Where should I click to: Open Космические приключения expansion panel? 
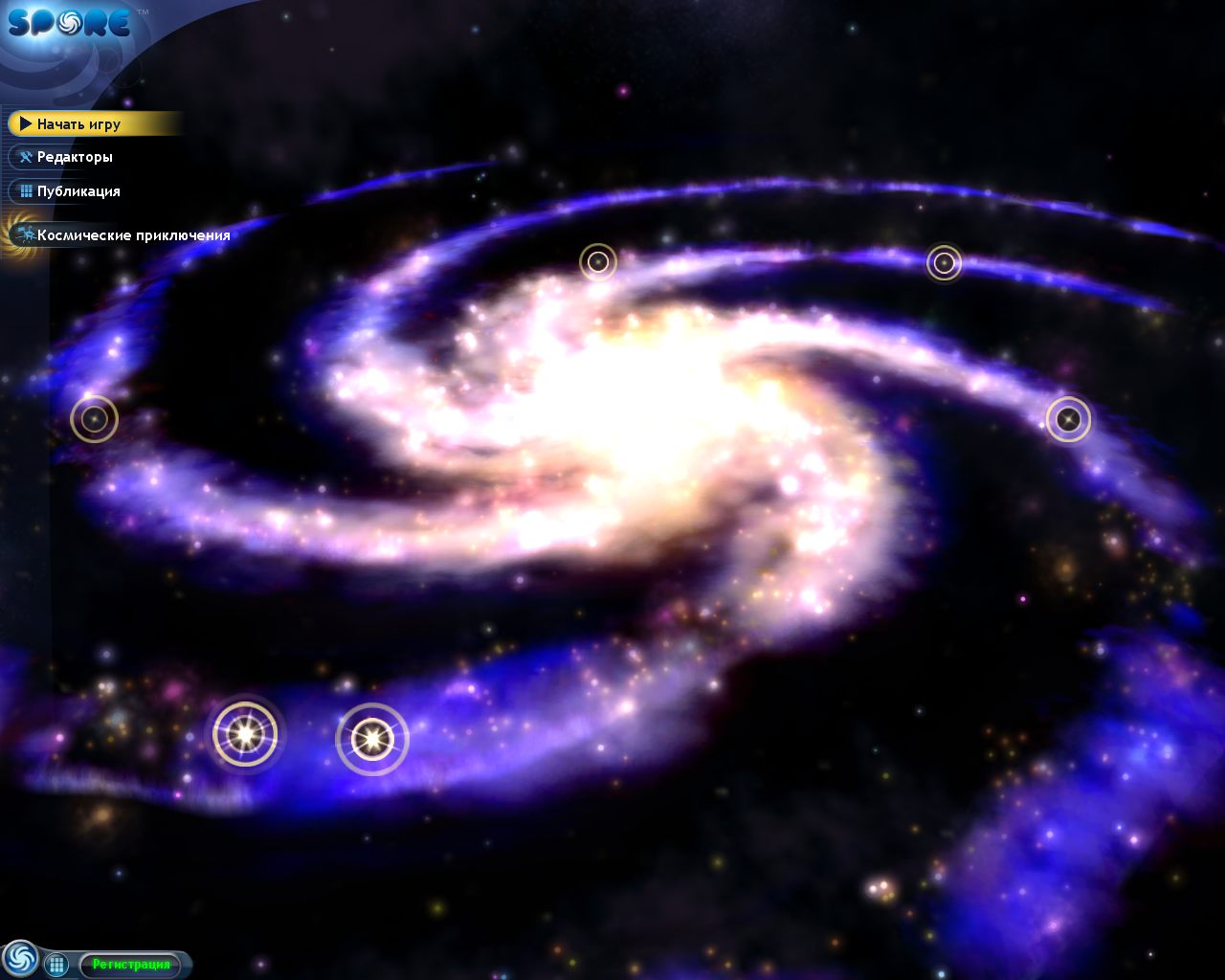click(x=134, y=234)
